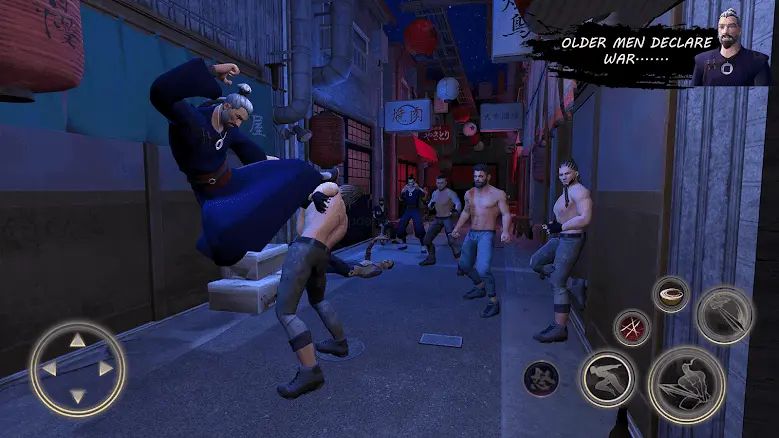Tap the right arrow on the movement pad
The height and width of the screenshot is (438, 779).
coord(106,369)
